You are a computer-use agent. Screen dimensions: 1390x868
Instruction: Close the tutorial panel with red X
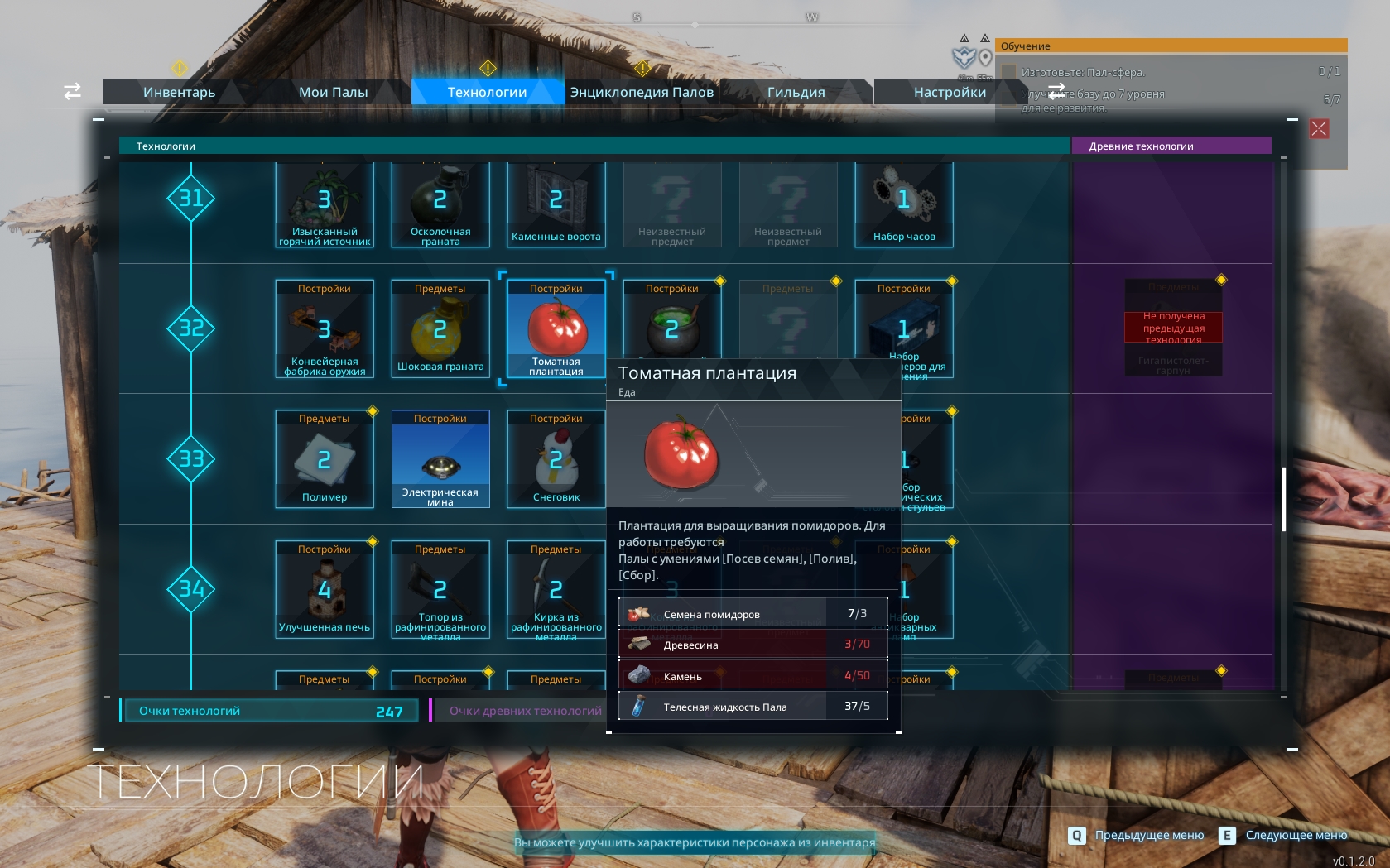pyautogui.click(x=1319, y=129)
